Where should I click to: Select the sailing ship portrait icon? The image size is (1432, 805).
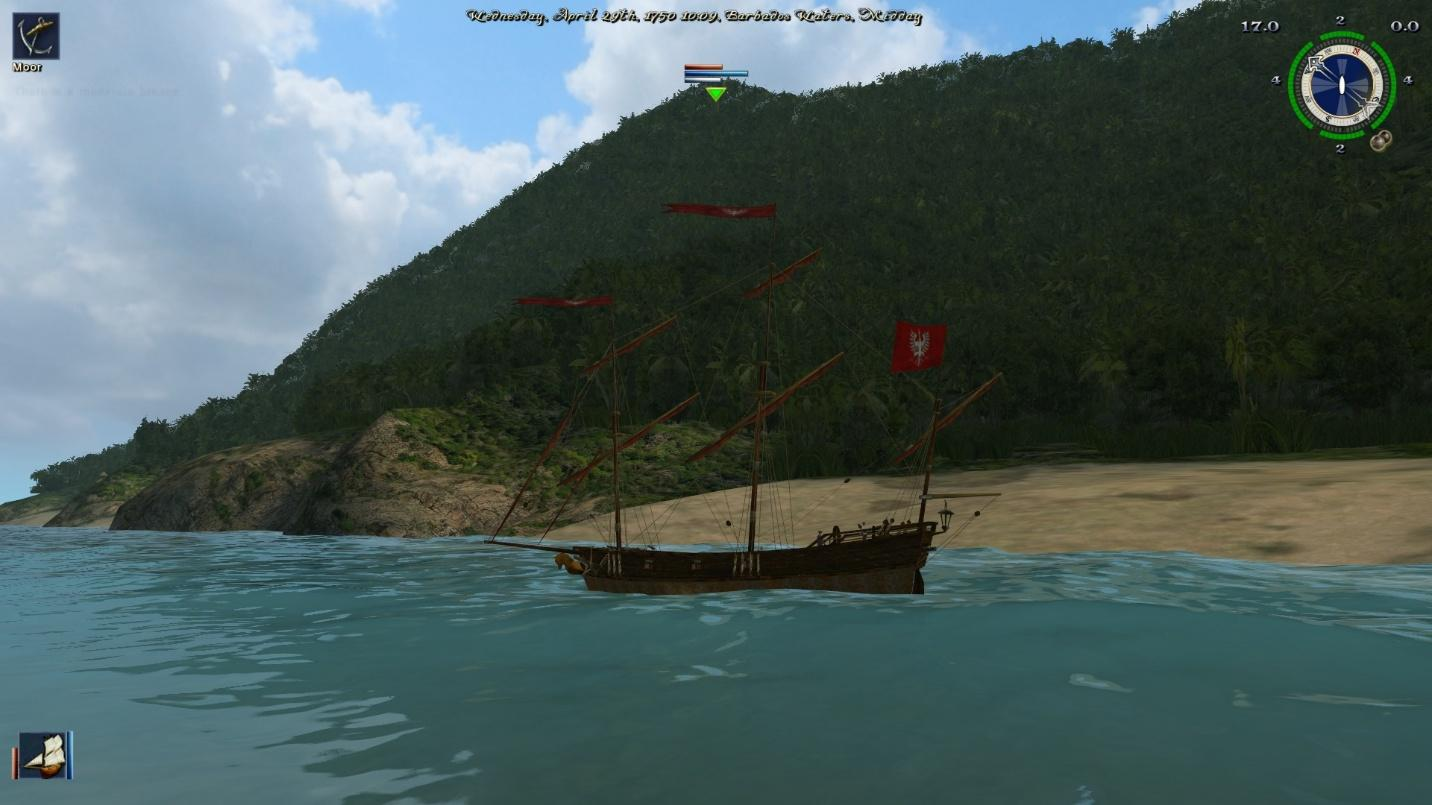pos(43,755)
